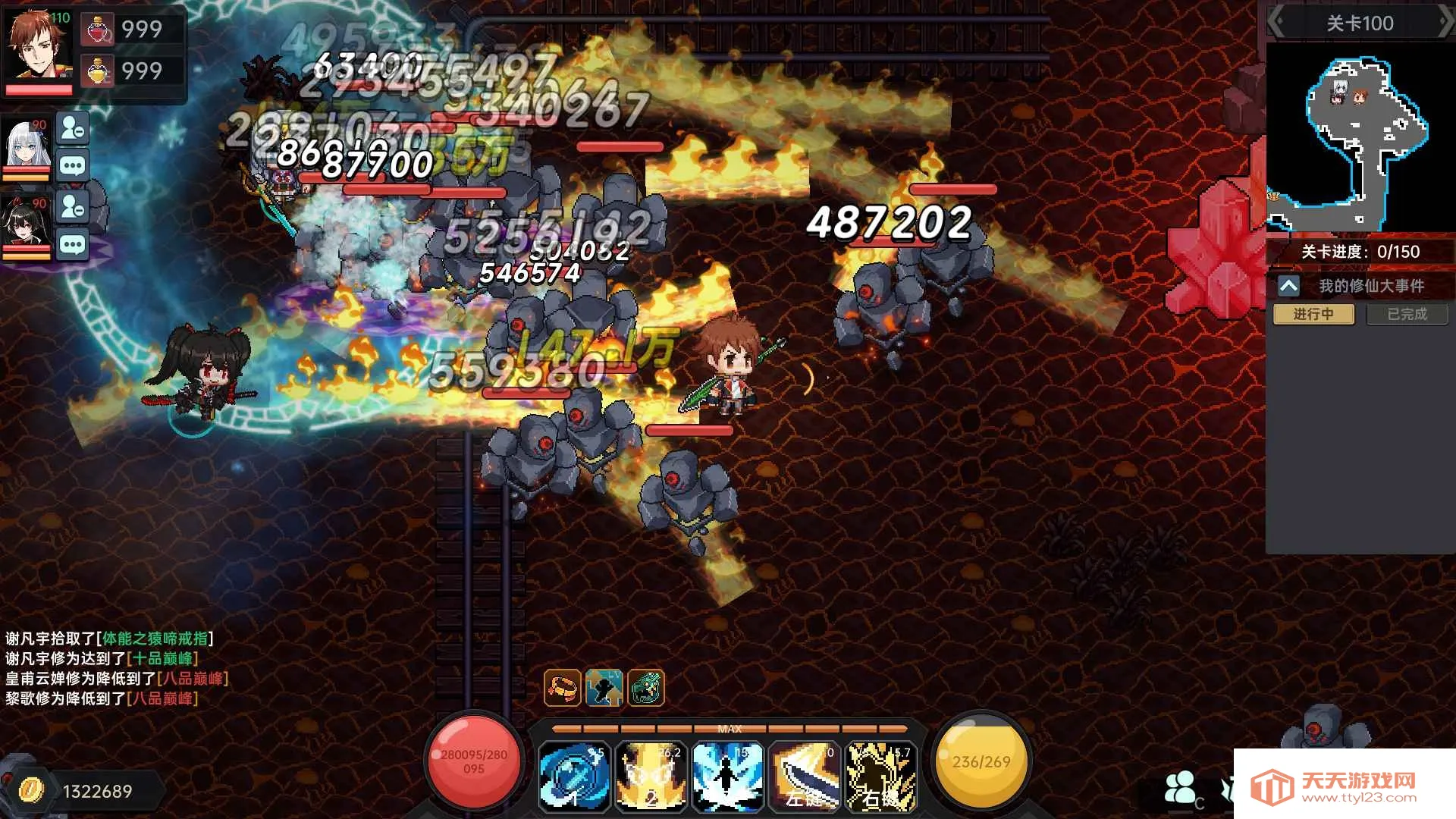The width and height of the screenshot is (1456, 819).
Task: Open the brown-haired hero portrait
Action: coord(38,44)
